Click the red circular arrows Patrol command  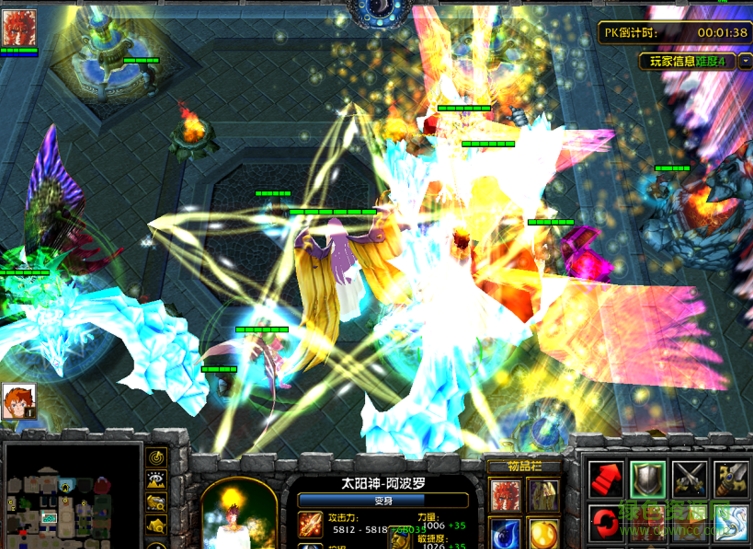604,522
